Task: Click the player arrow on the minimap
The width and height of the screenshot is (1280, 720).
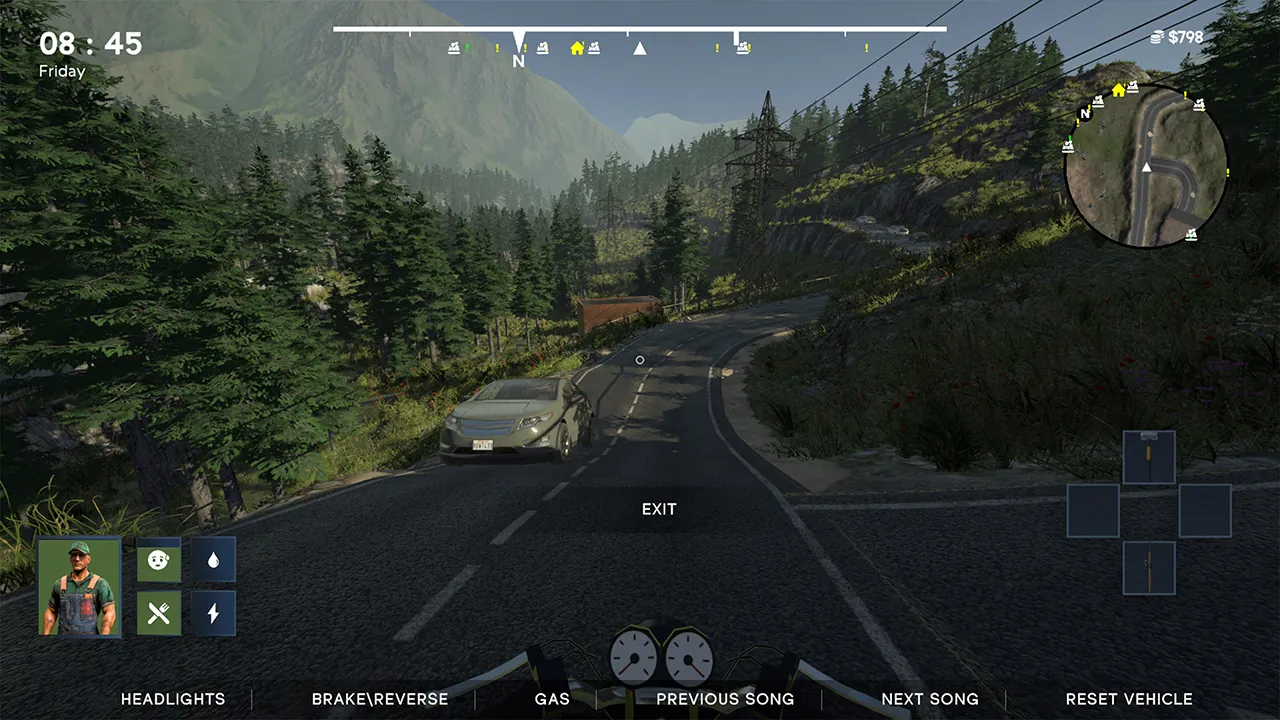Action: click(1146, 167)
